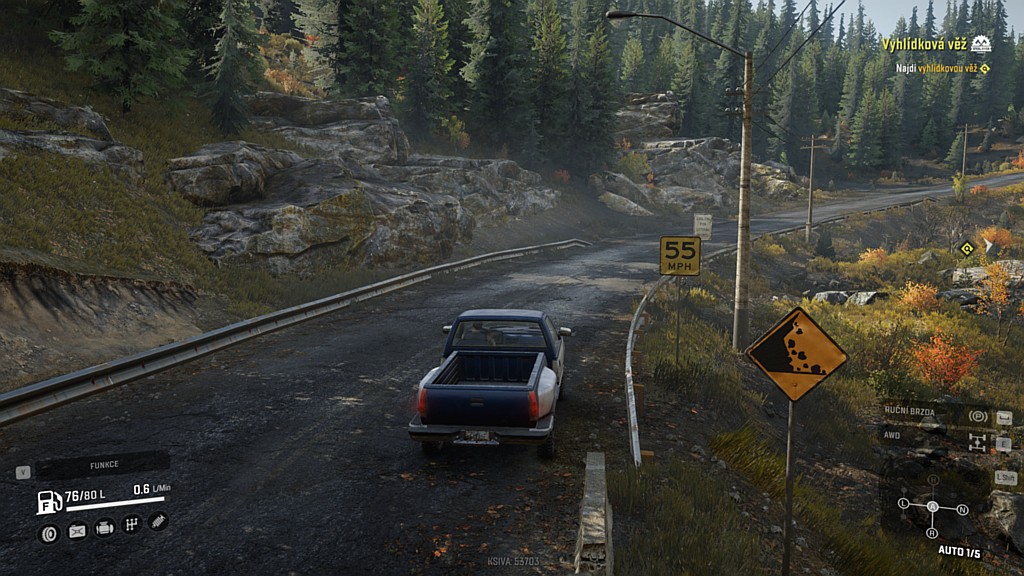Click the yellow diamond waypoint marker
Image resolution: width=1024 pixels, height=576 pixels.
click(966, 248)
